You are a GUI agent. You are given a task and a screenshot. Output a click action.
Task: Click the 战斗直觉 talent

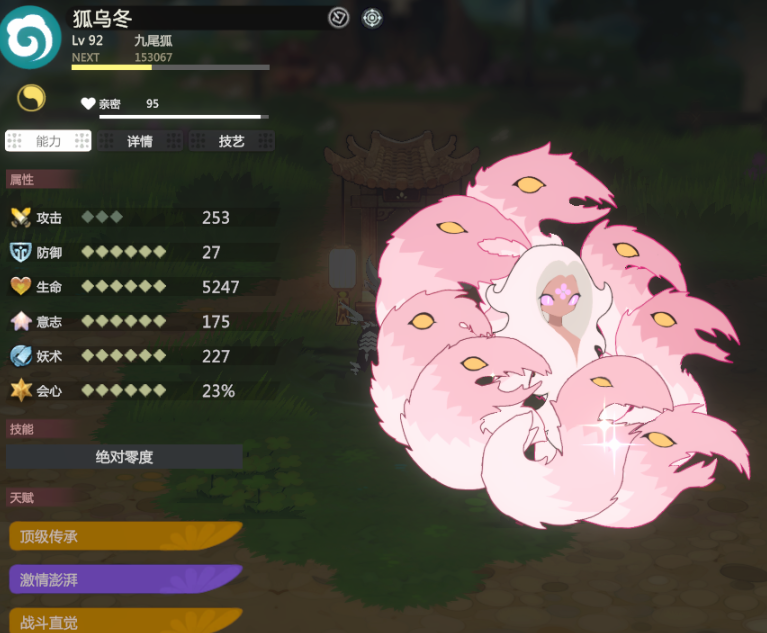tap(125, 621)
